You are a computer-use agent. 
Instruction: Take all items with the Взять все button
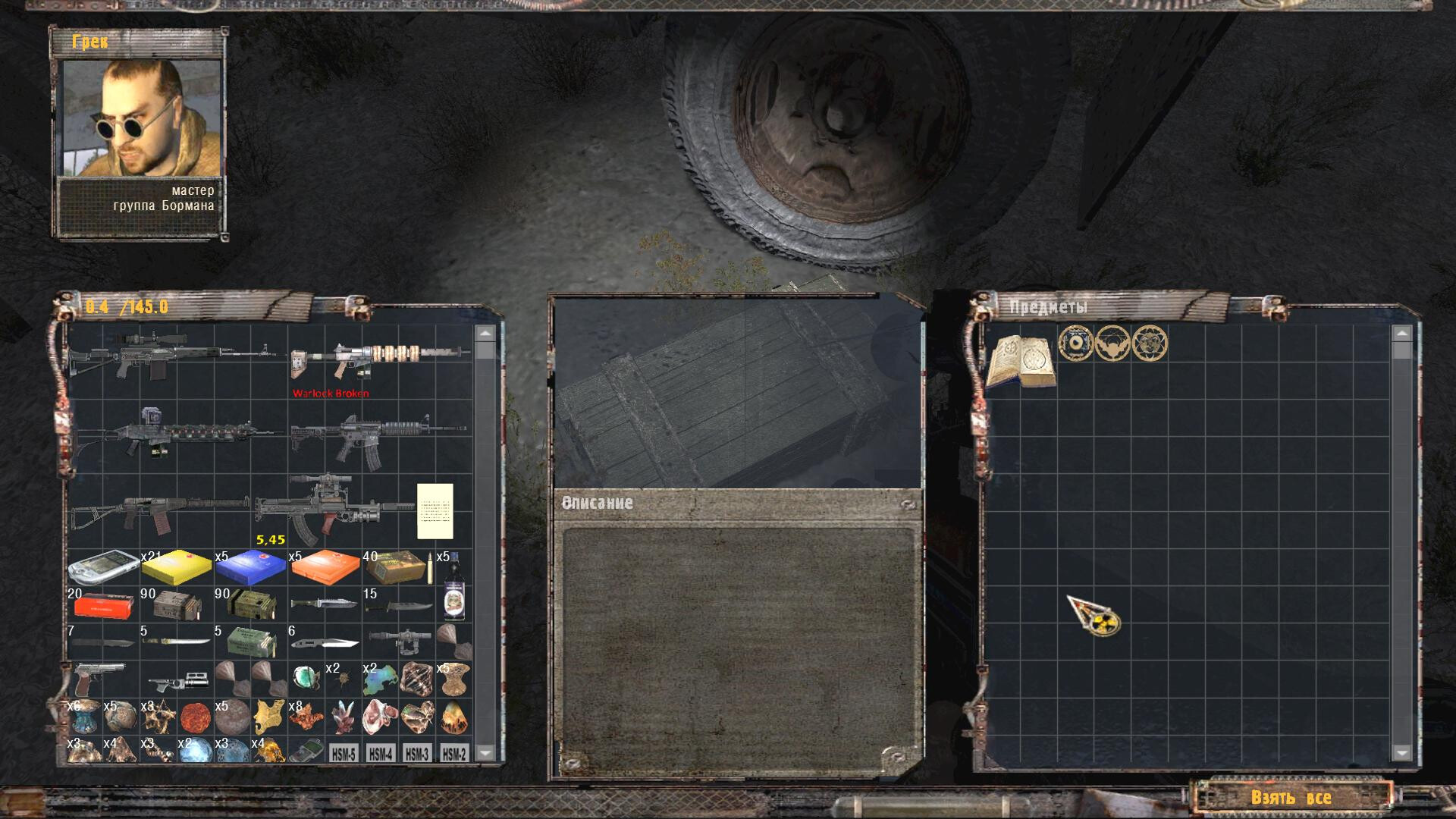click(x=1291, y=797)
